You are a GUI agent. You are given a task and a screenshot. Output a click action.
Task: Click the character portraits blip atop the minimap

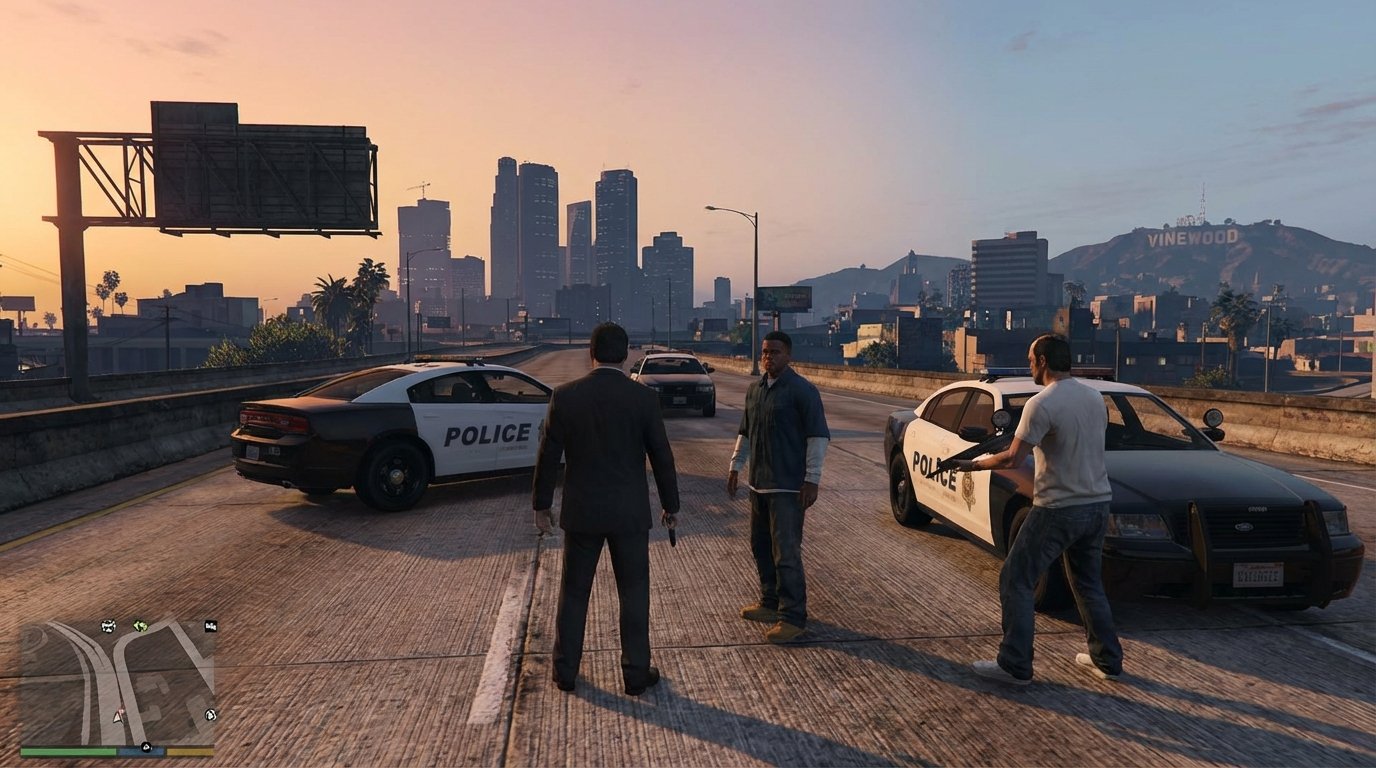point(107,626)
